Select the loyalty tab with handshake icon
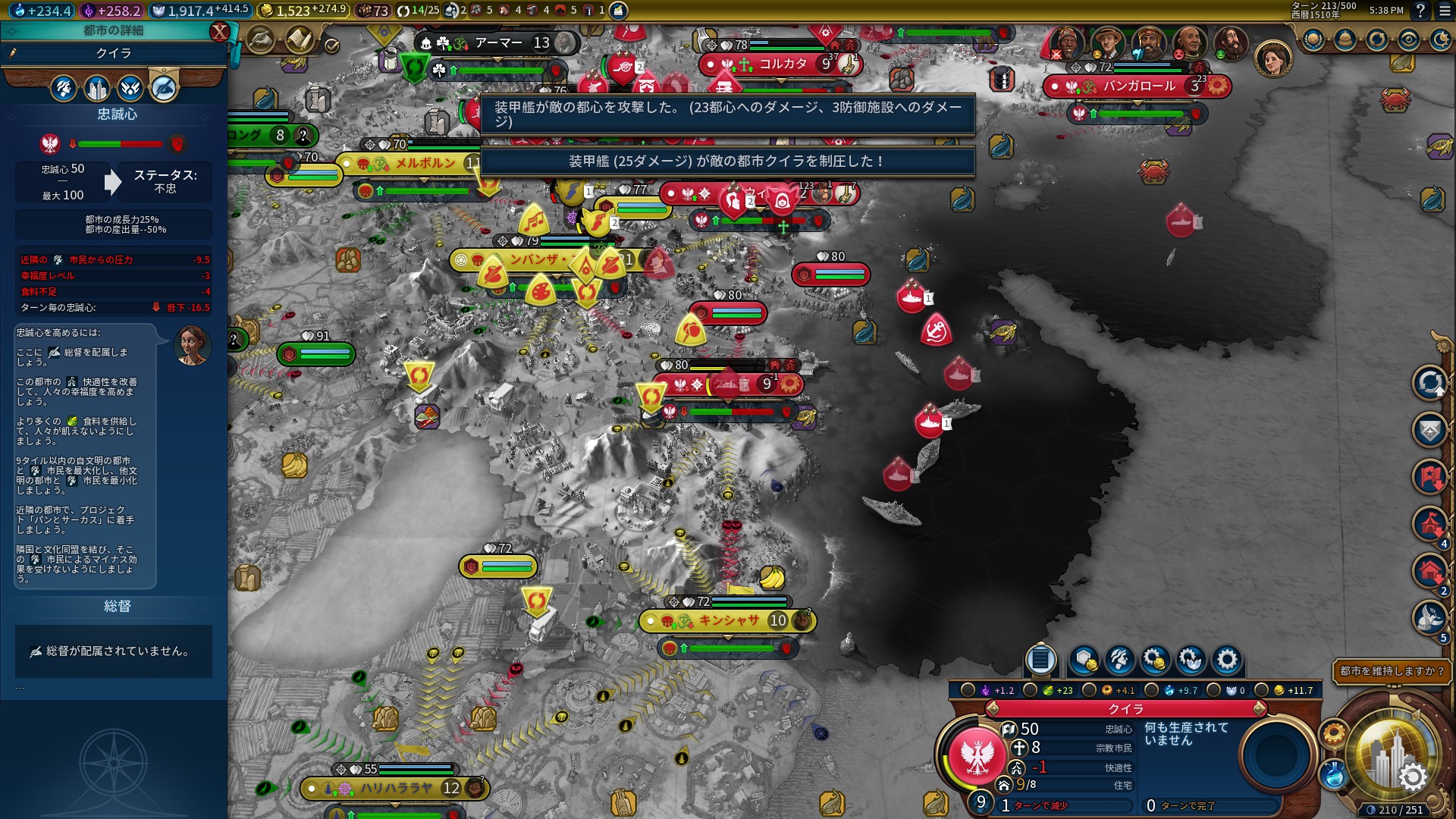Viewport: 1456px width, 819px height. coord(164,89)
